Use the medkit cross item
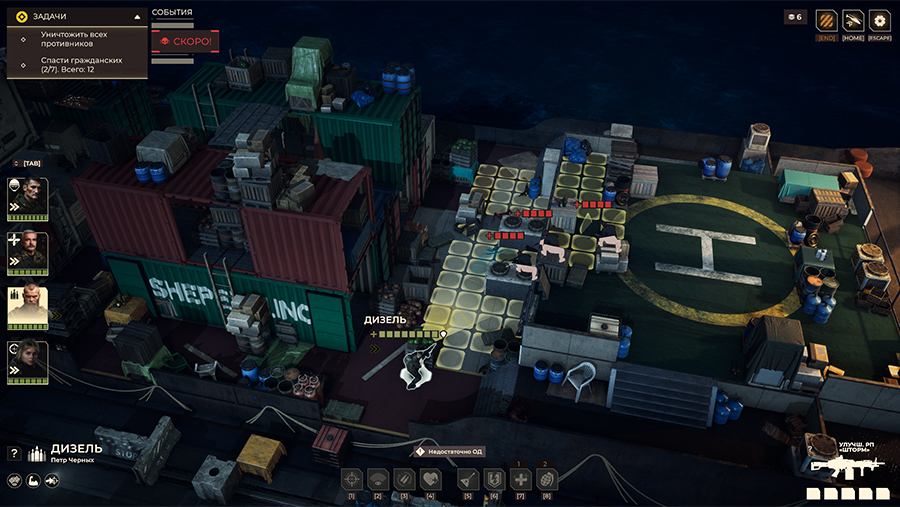 pos(520,479)
